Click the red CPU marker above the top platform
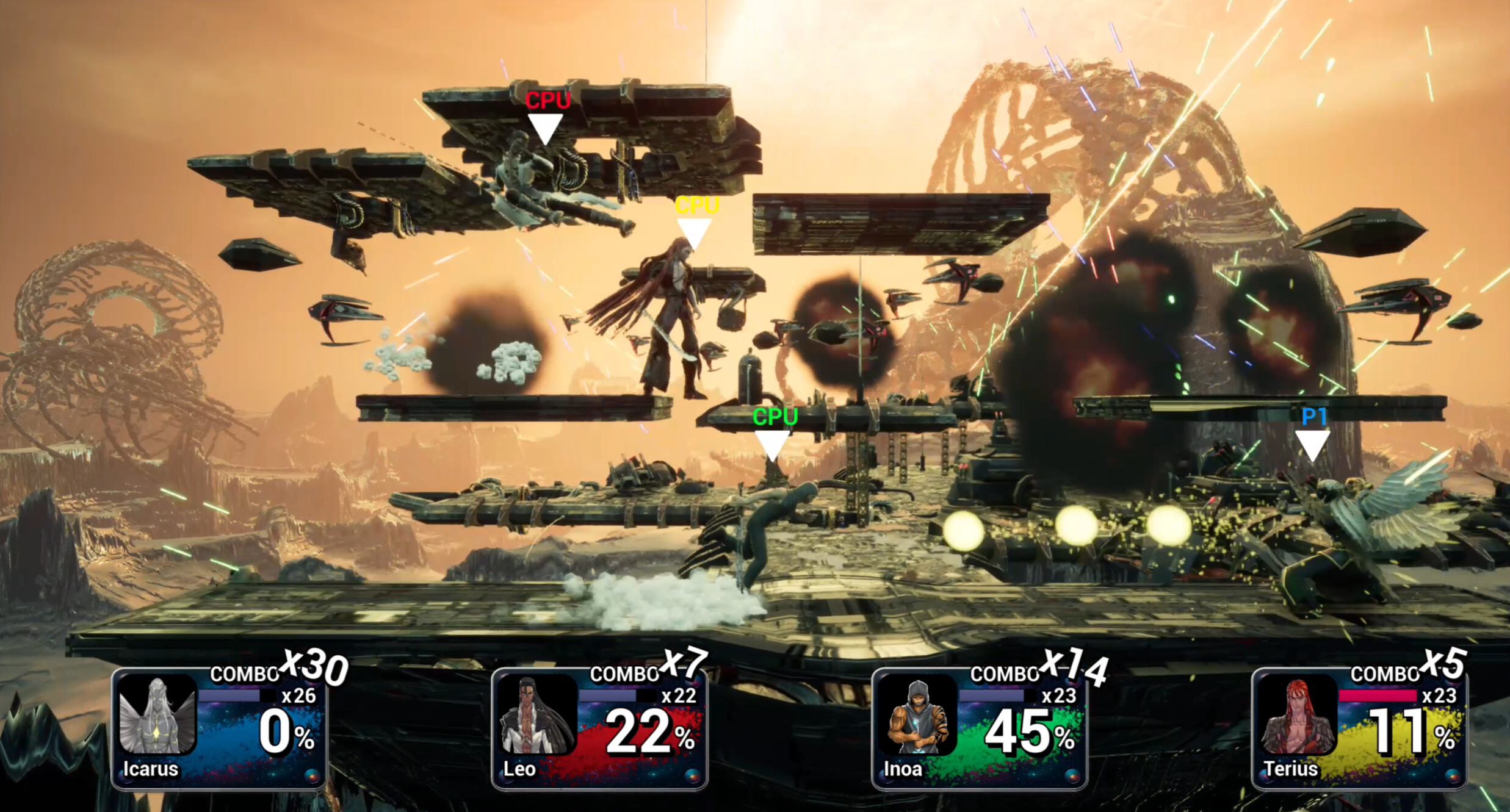The height and width of the screenshot is (812, 1510). tap(548, 104)
